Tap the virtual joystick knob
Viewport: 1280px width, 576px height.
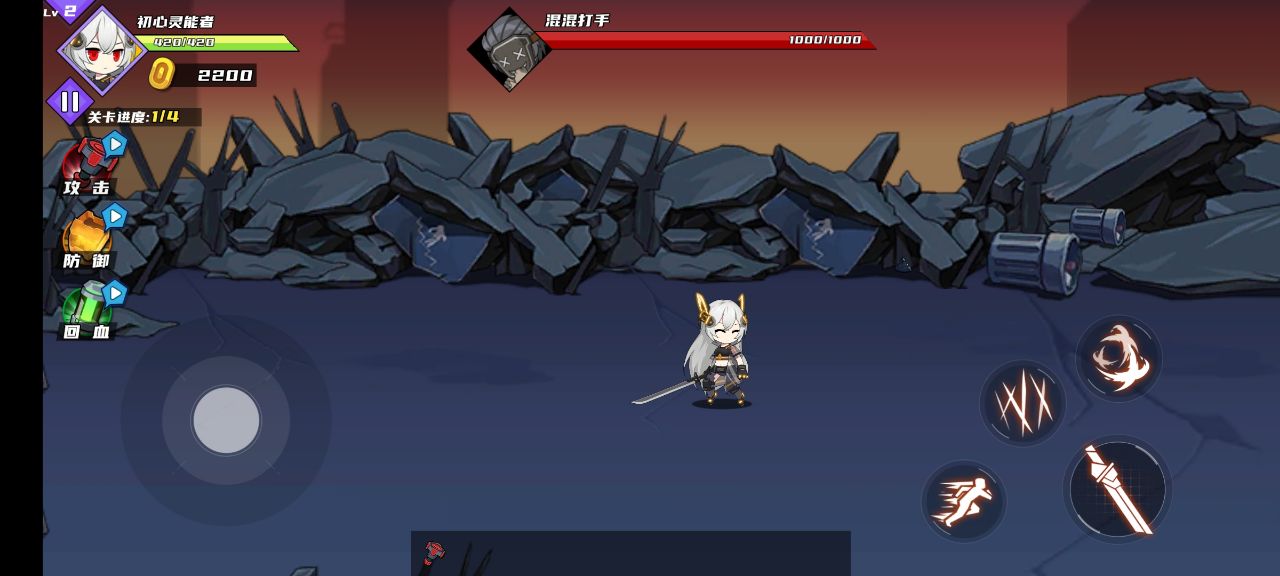(x=226, y=420)
